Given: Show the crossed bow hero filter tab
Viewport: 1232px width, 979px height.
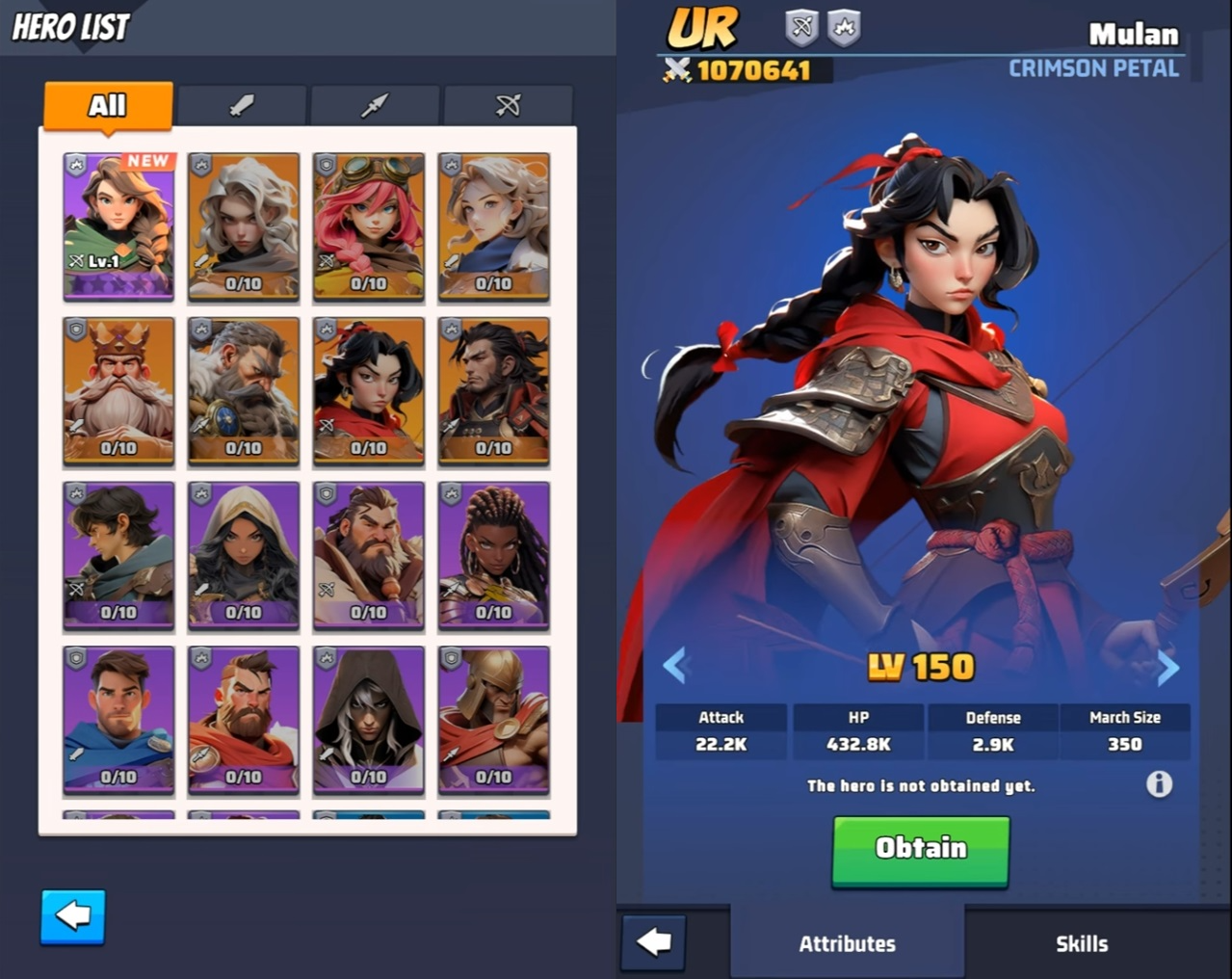Looking at the screenshot, I should [508, 105].
